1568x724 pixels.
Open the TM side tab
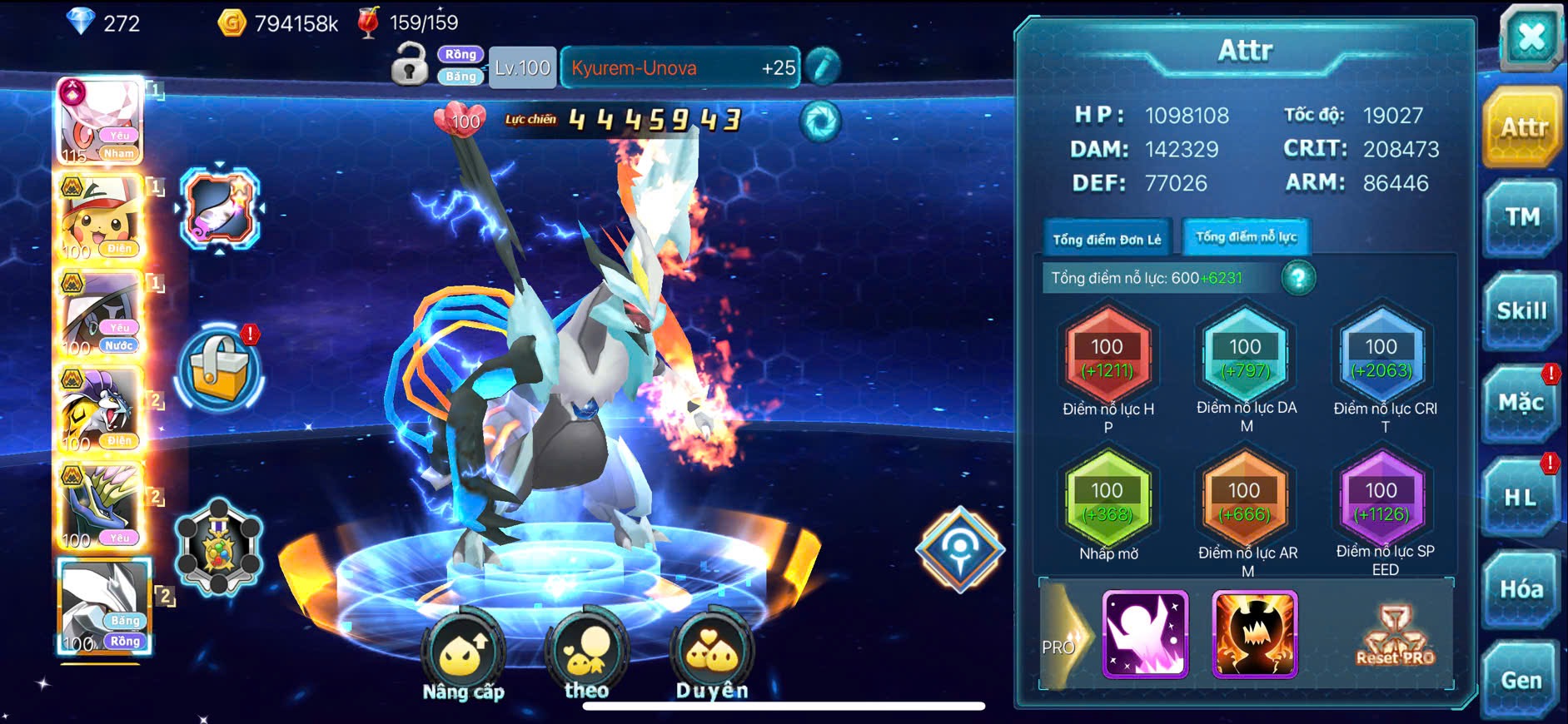coord(1521,218)
